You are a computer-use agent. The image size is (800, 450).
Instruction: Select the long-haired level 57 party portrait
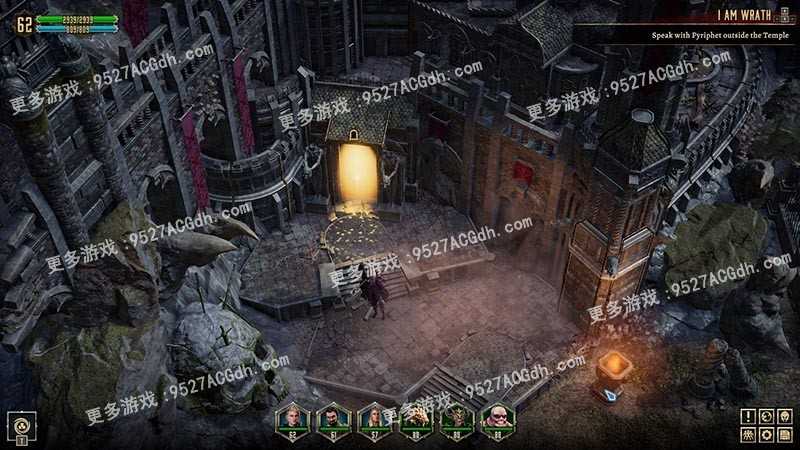374,416
